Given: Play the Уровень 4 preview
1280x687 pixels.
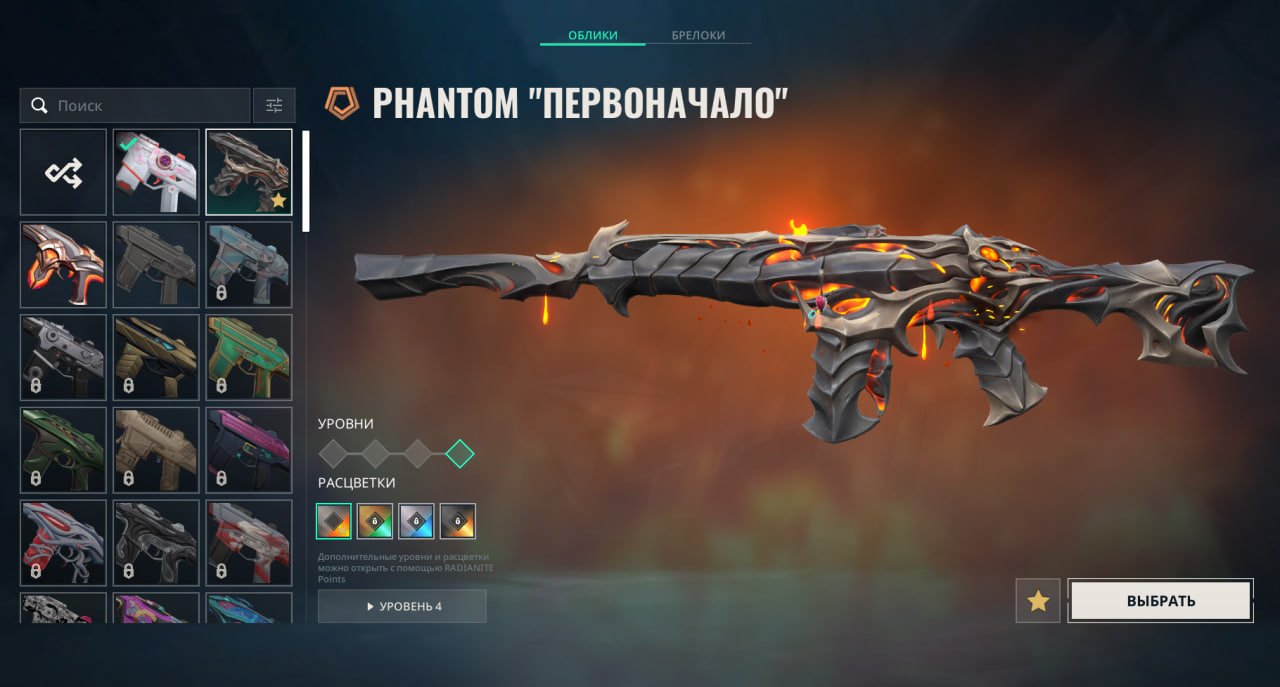Looking at the screenshot, I should 402,606.
